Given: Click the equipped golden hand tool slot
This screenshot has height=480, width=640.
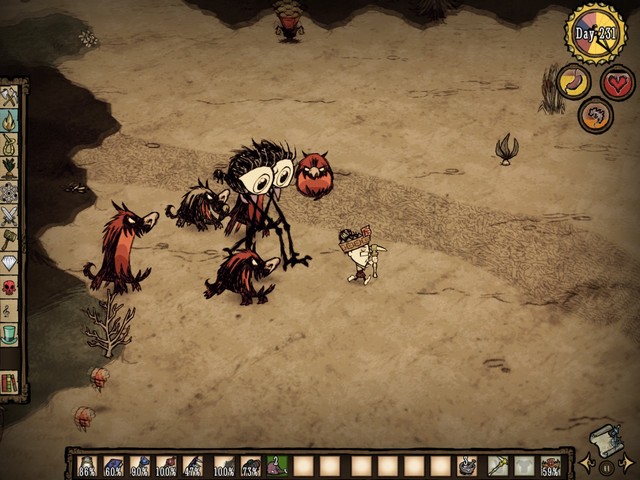Looking at the screenshot, I should pyautogui.click(x=497, y=465).
